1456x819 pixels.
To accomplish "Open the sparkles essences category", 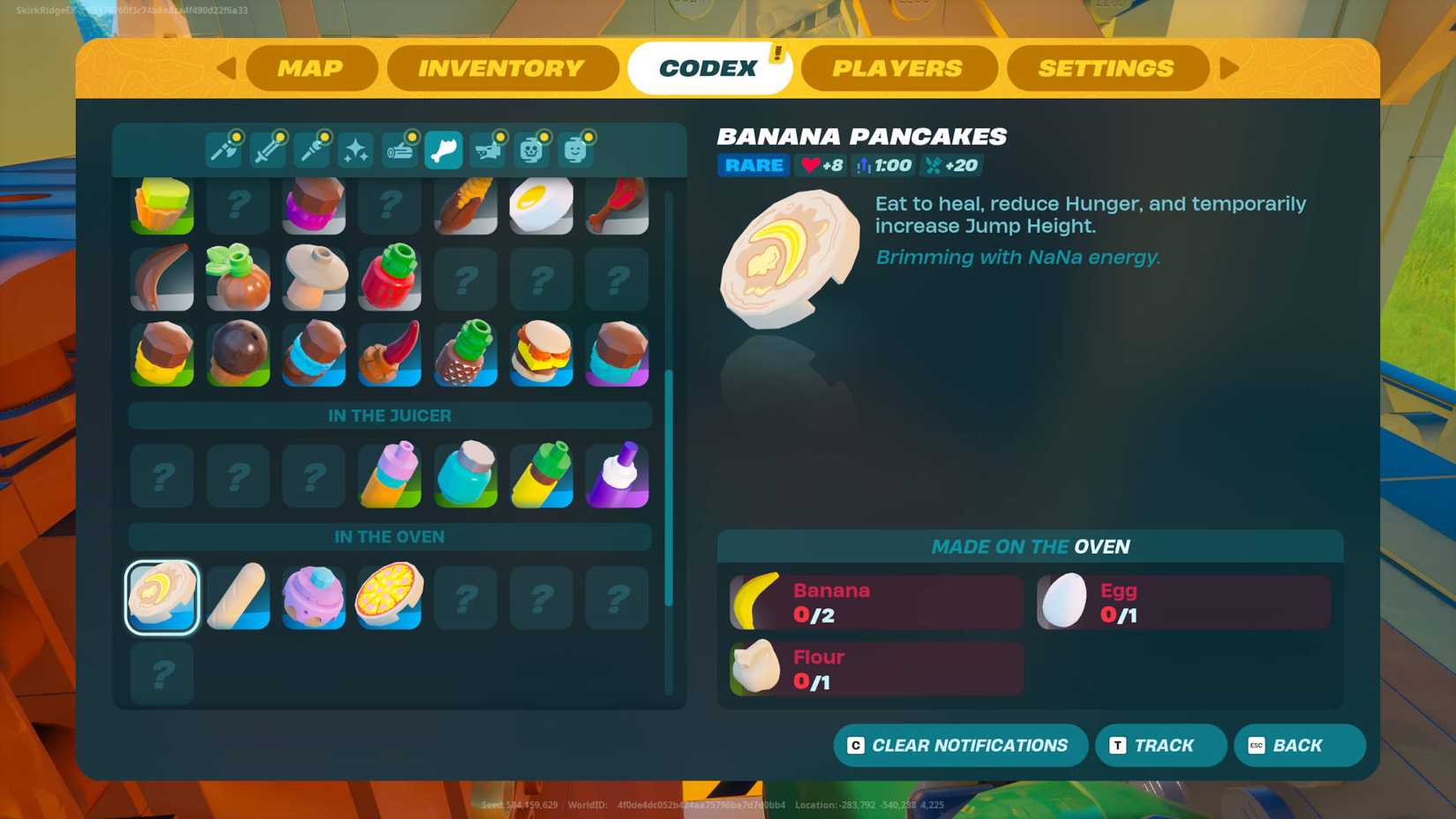I will (x=356, y=149).
